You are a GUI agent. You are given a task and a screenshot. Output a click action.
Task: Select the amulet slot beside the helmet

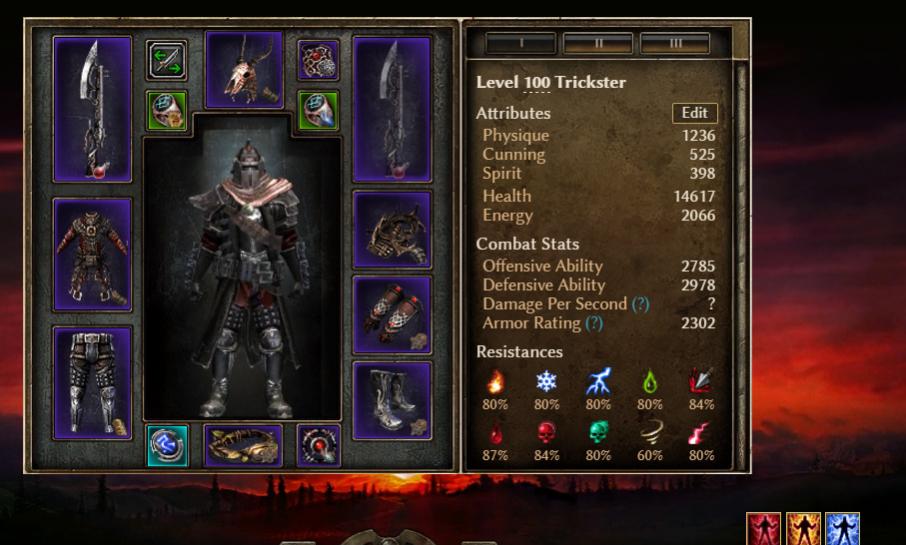coord(318,60)
